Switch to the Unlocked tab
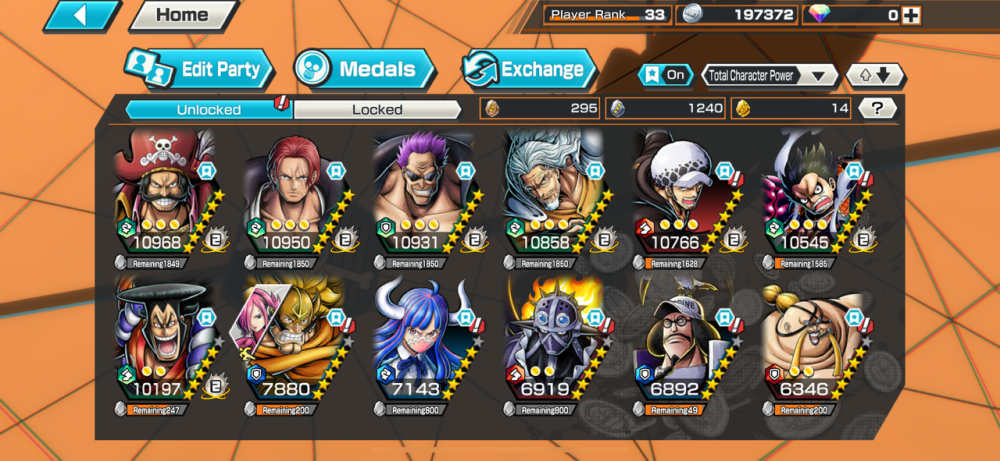The image size is (1000, 461). tap(208, 109)
